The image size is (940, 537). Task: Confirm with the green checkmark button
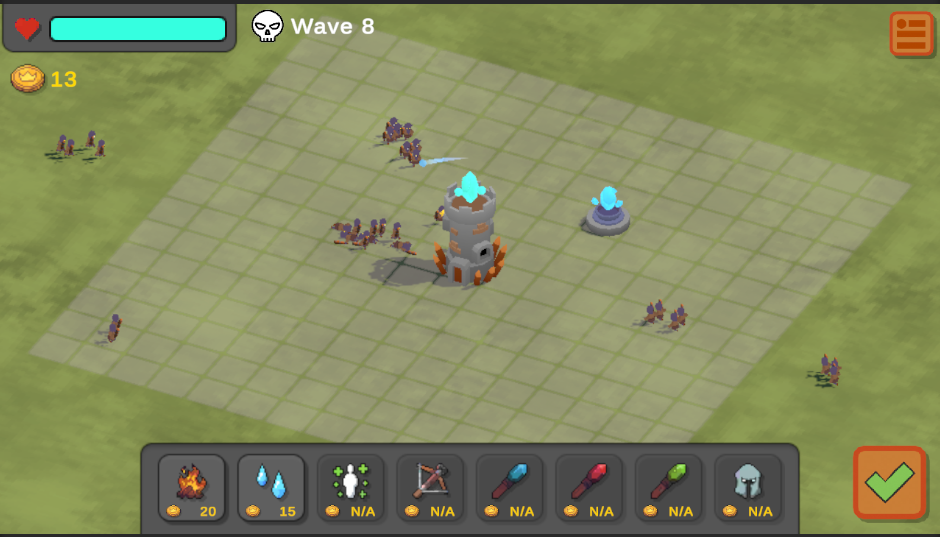pyautogui.click(x=889, y=482)
